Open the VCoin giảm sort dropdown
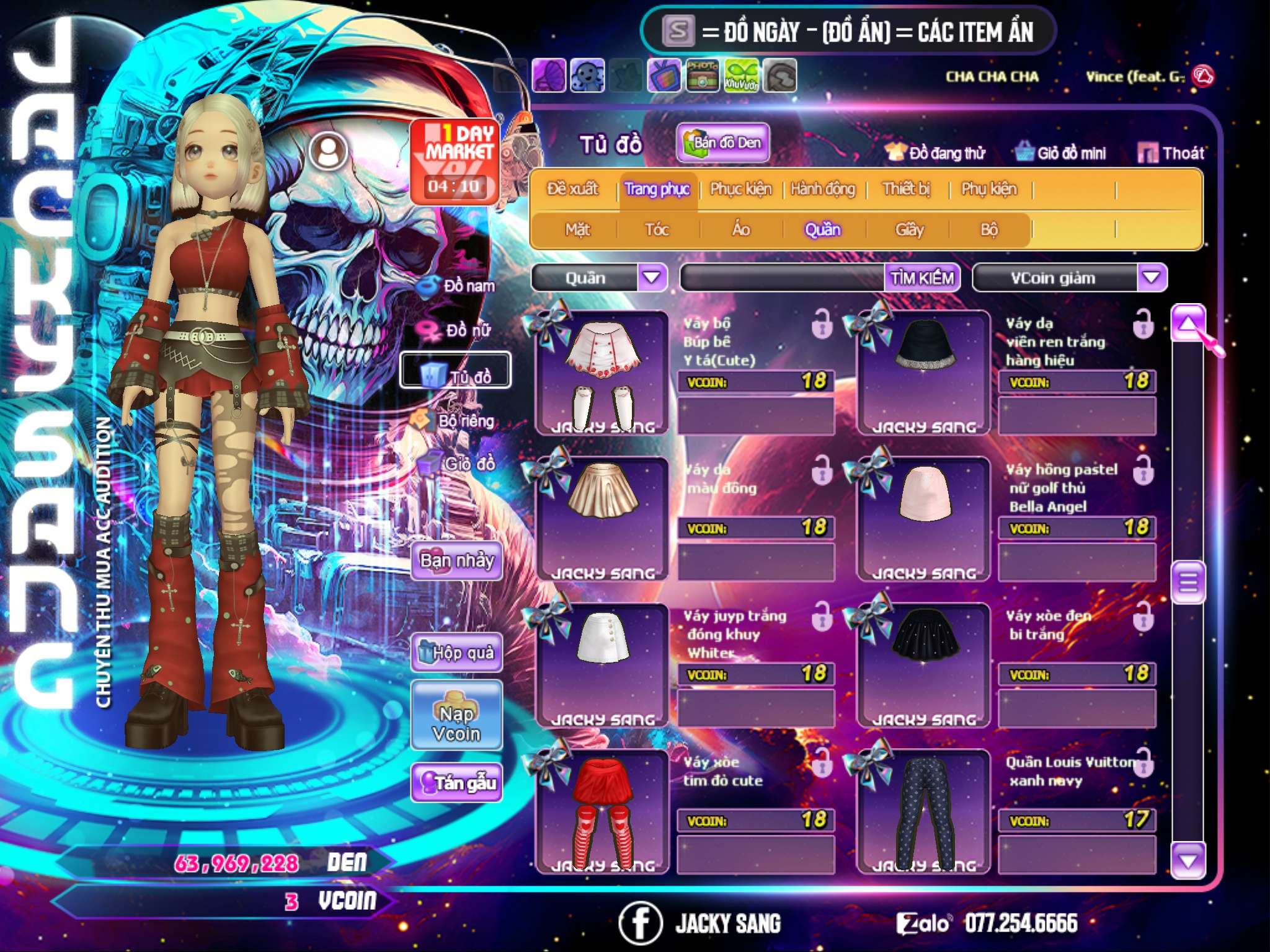 pos(1152,277)
